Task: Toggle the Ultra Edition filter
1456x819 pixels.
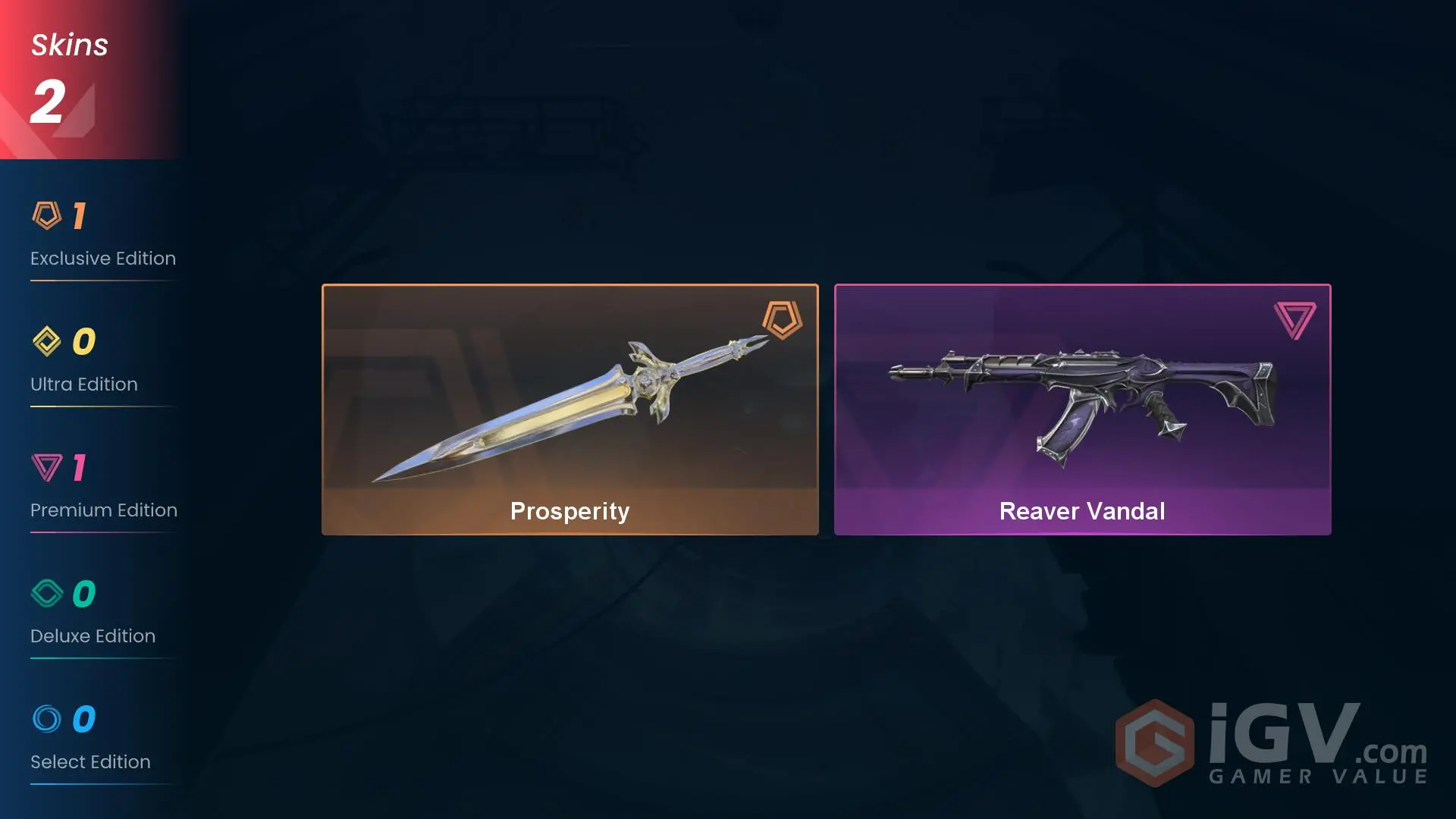Action: (91, 362)
